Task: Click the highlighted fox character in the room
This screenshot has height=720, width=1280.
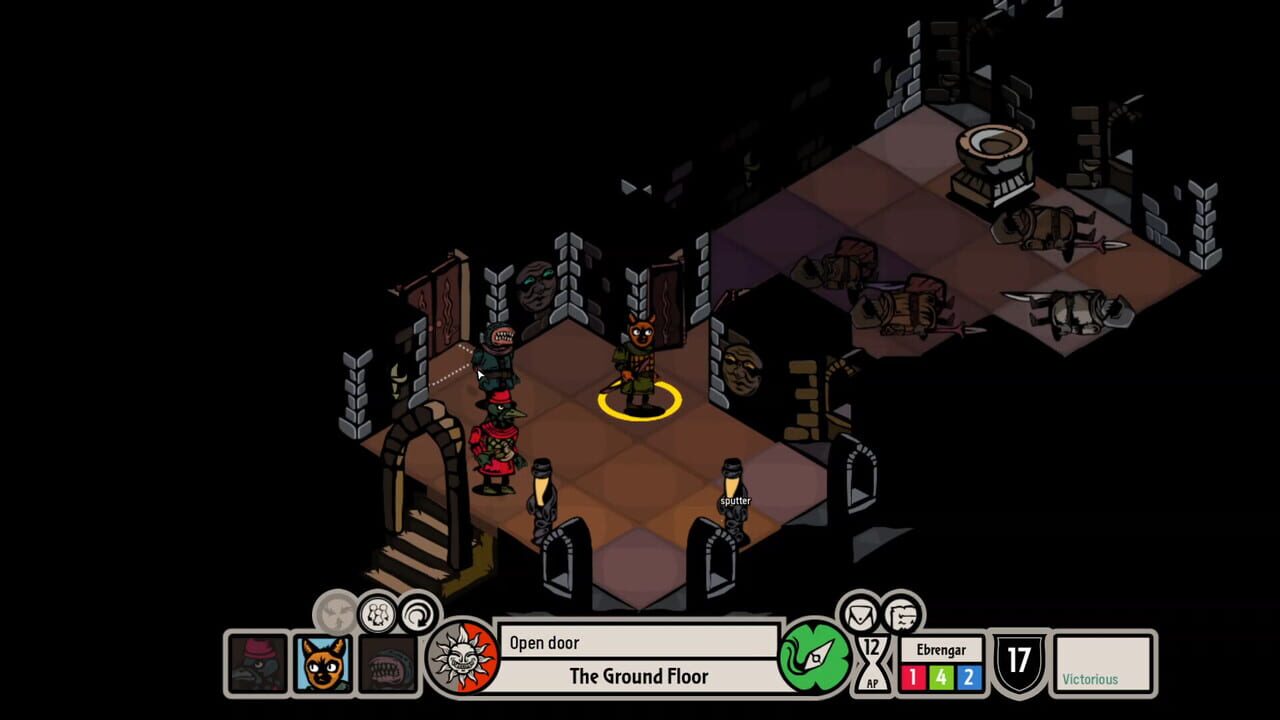Action: coord(640,360)
